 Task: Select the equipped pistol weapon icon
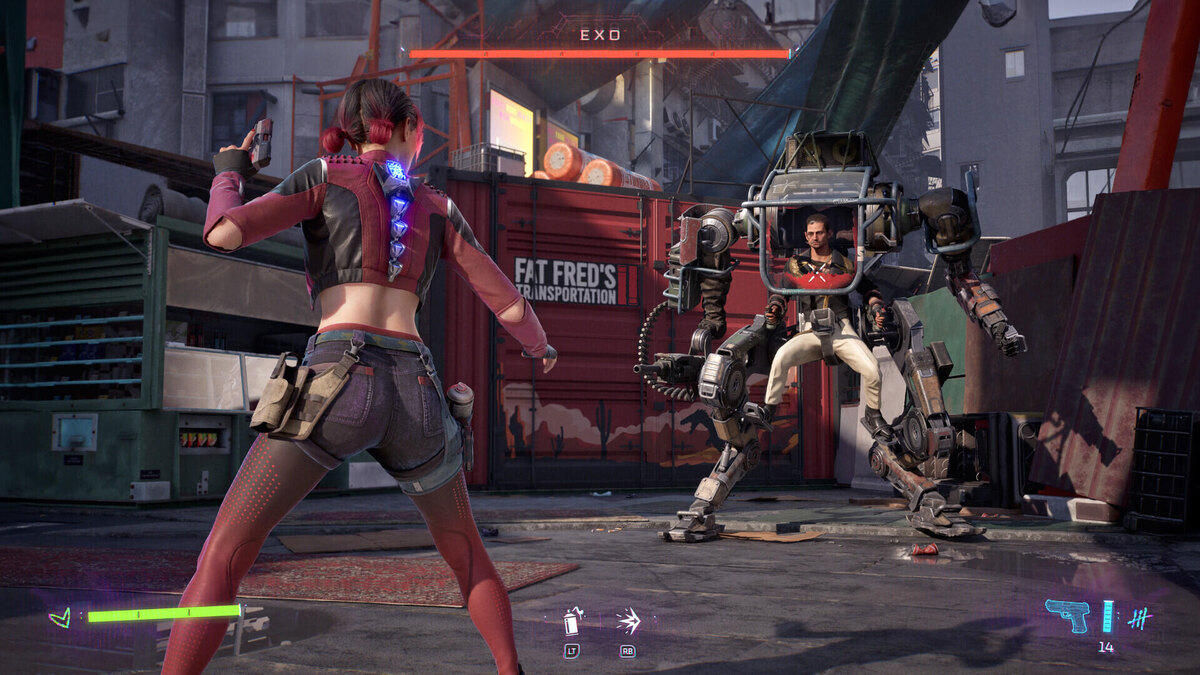point(1066,614)
